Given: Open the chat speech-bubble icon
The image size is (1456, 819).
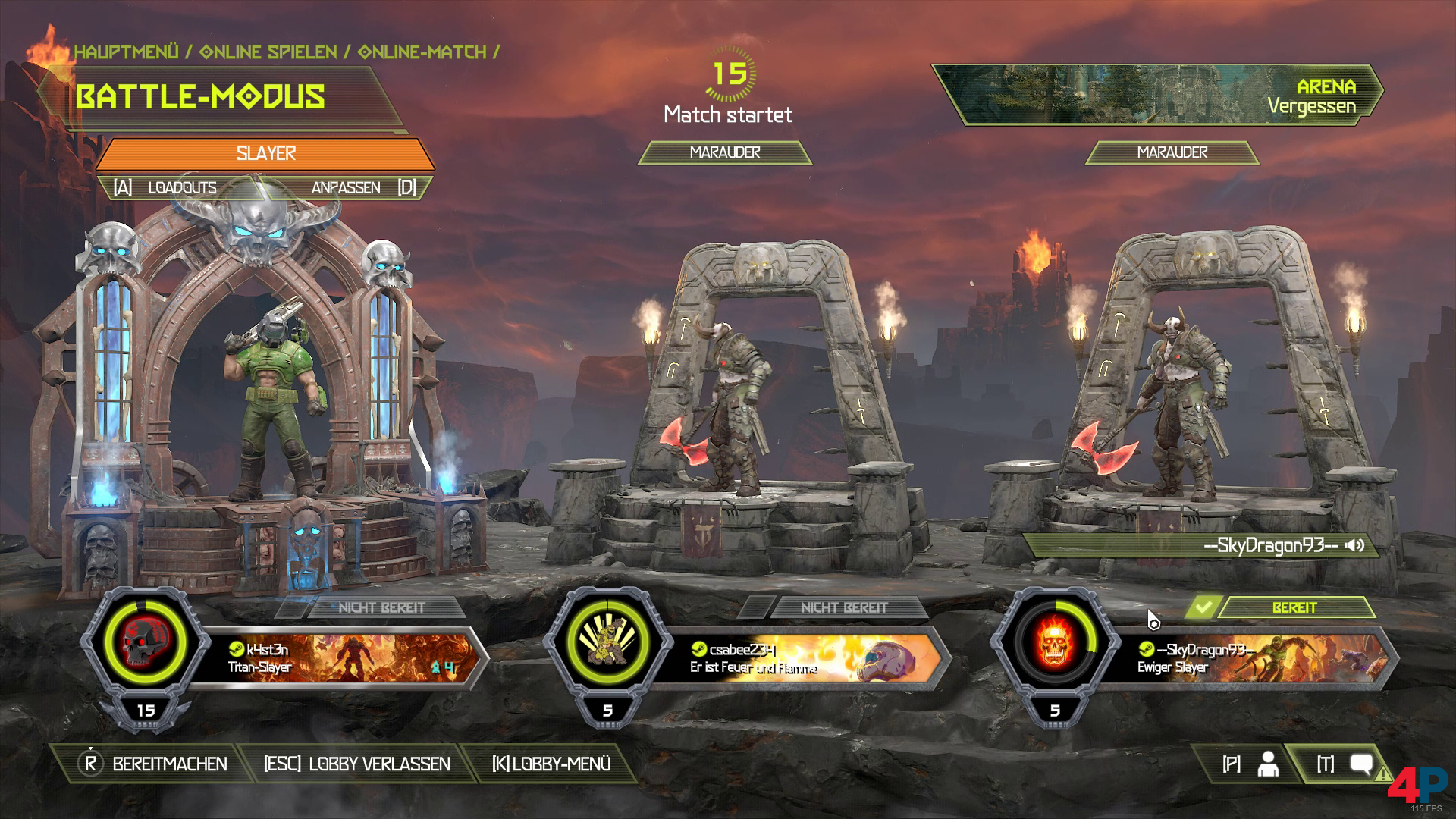Looking at the screenshot, I should point(1361,764).
